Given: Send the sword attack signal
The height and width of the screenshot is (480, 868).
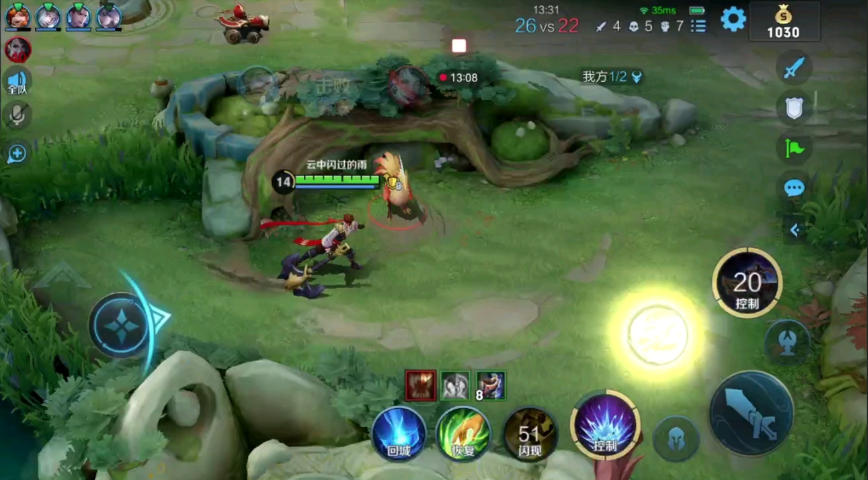Looking at the screenshot, I should coord(794,69).
